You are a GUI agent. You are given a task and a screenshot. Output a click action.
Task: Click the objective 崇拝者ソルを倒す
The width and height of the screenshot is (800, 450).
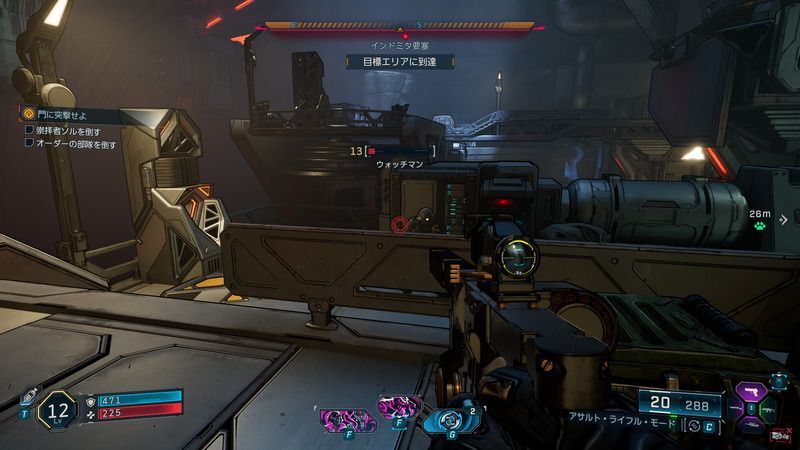pyautogui.click(x=69, y=131)
